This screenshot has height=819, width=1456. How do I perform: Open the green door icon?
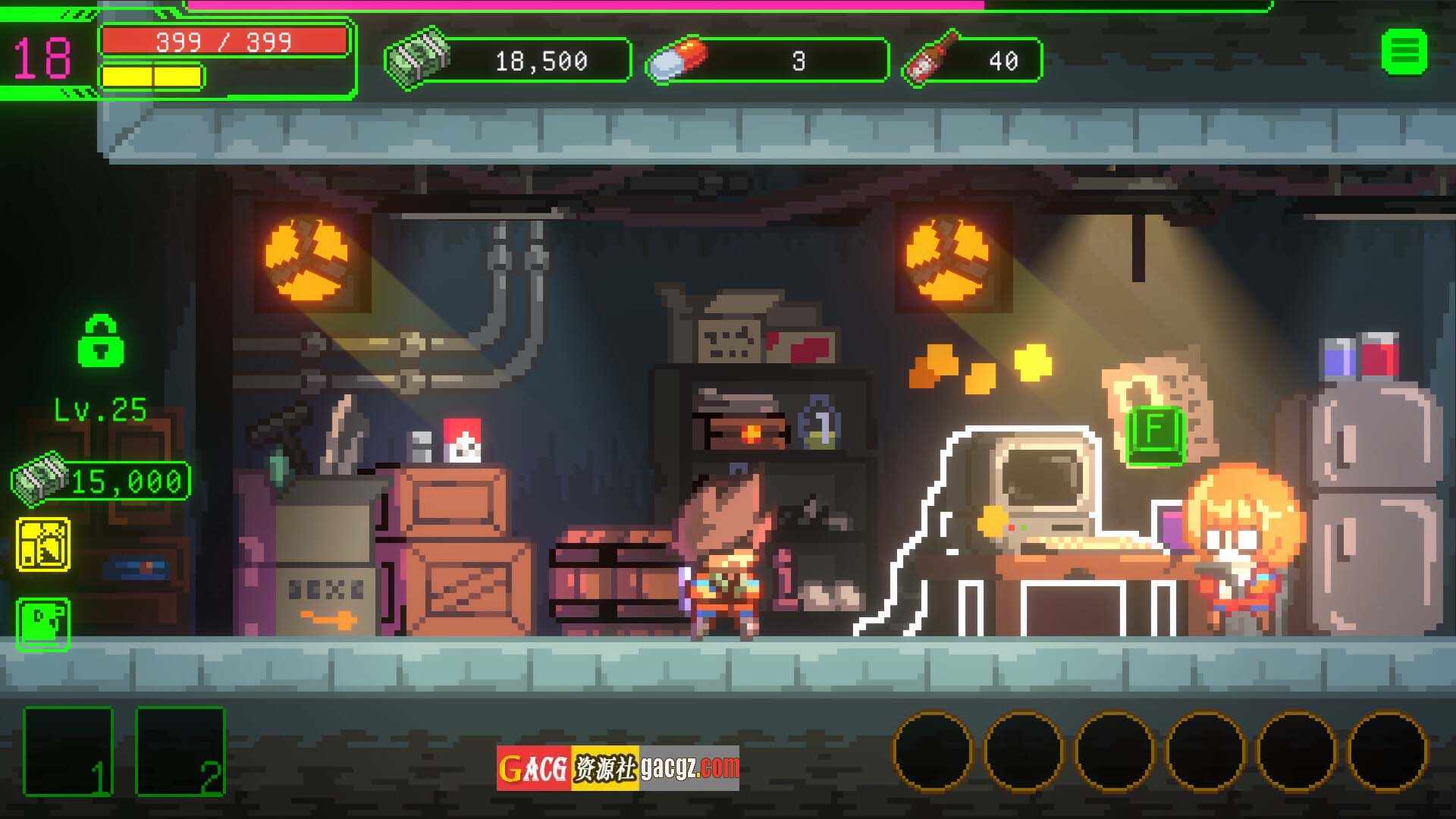pos(43,624)
